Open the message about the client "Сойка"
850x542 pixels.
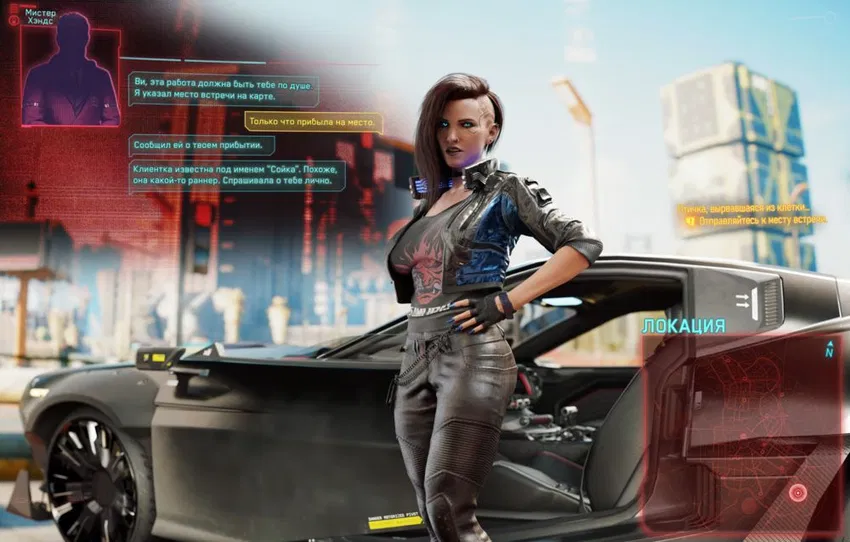pyautogui.click(x=236, y=175)
